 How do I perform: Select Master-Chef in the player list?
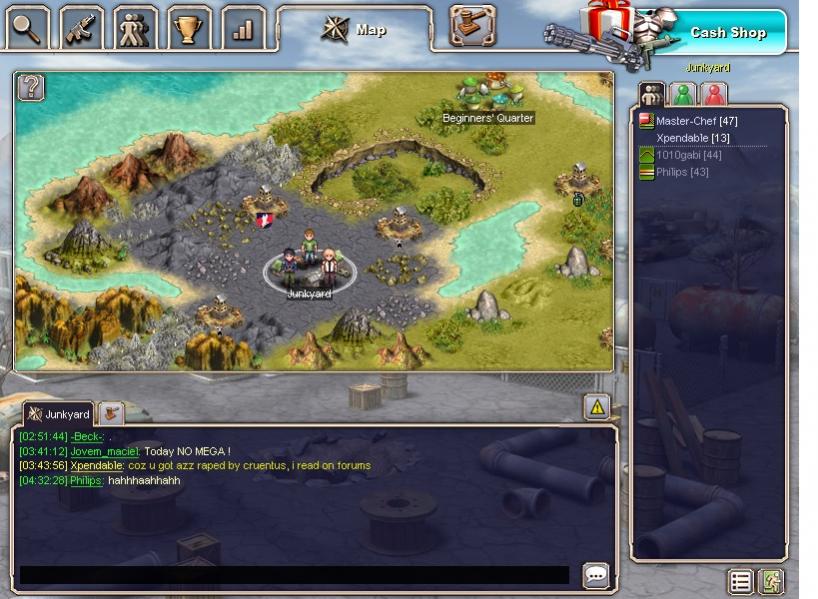click(x=696, y=121)
